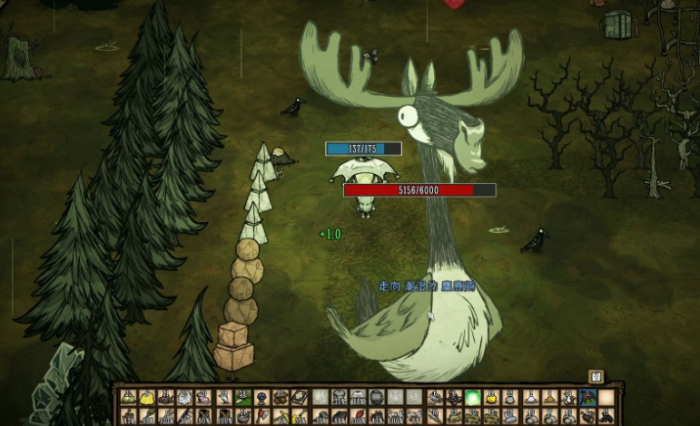Open the map scroll button above the inventory
700x426 pixels.
pyautogui.click(x=597, y=376)
